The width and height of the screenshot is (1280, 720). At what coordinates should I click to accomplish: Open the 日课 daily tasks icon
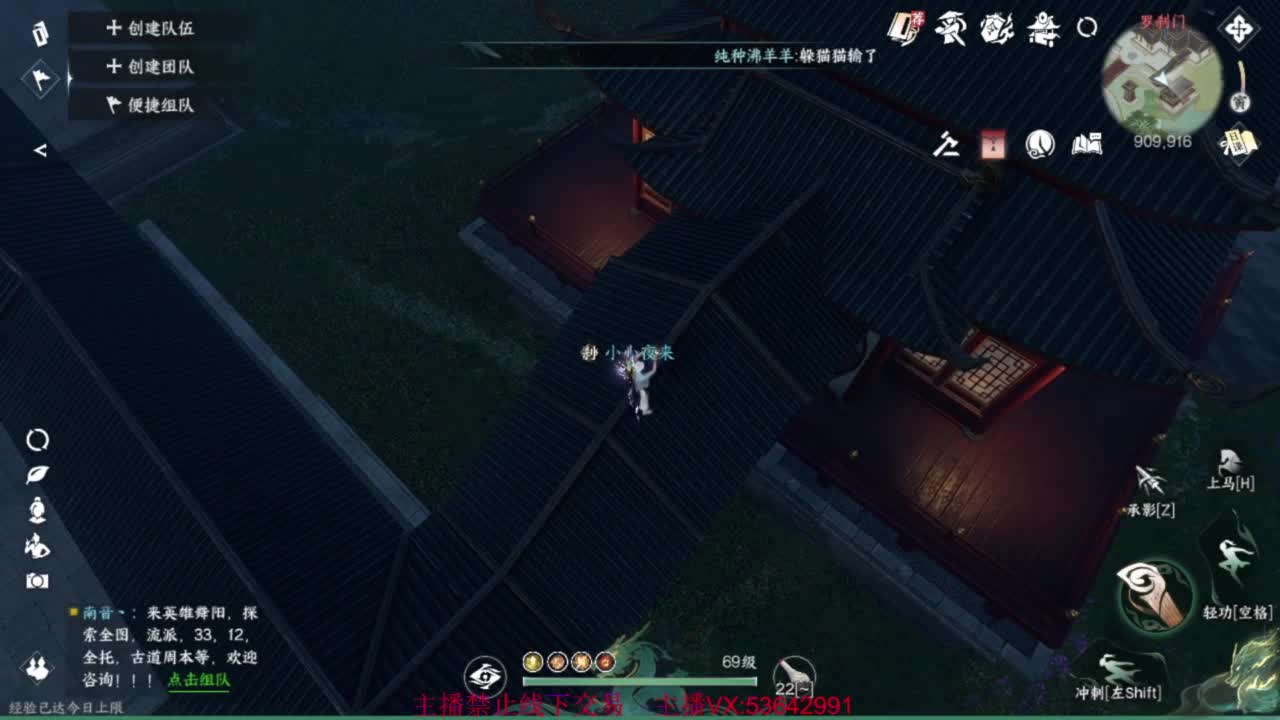point(1239,143)
